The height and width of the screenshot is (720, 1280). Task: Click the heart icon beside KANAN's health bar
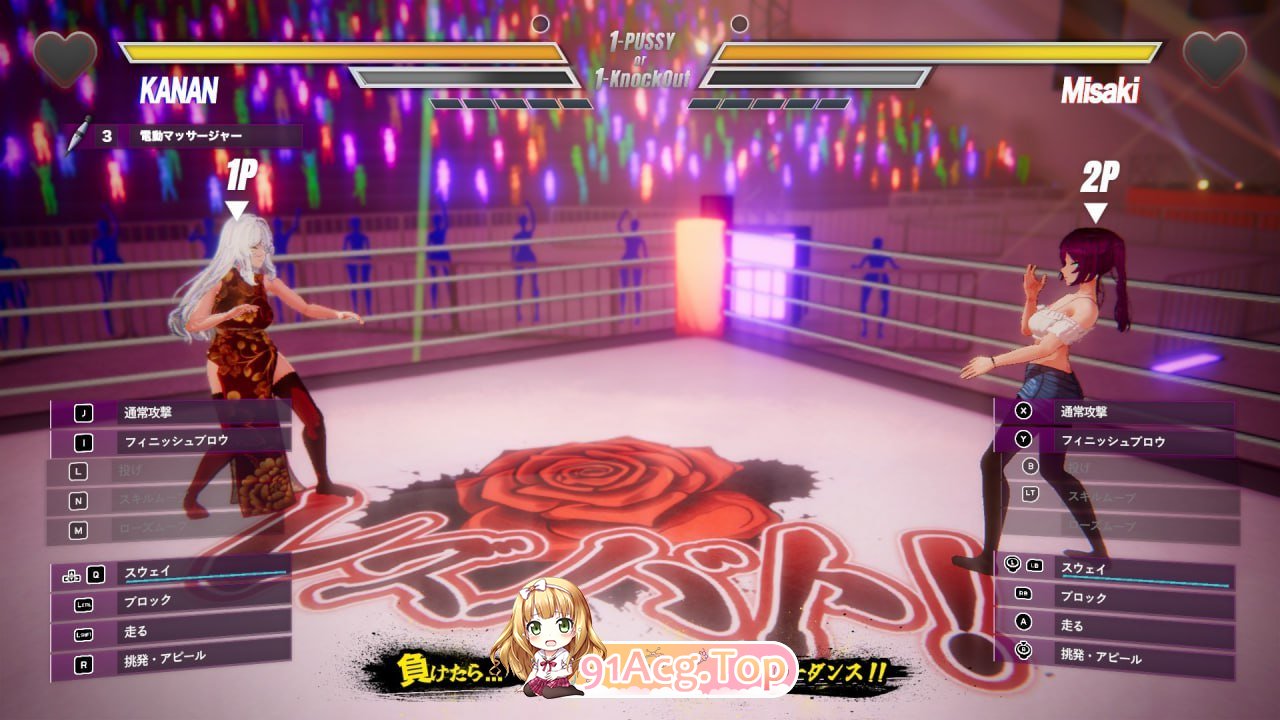point(65,57)
